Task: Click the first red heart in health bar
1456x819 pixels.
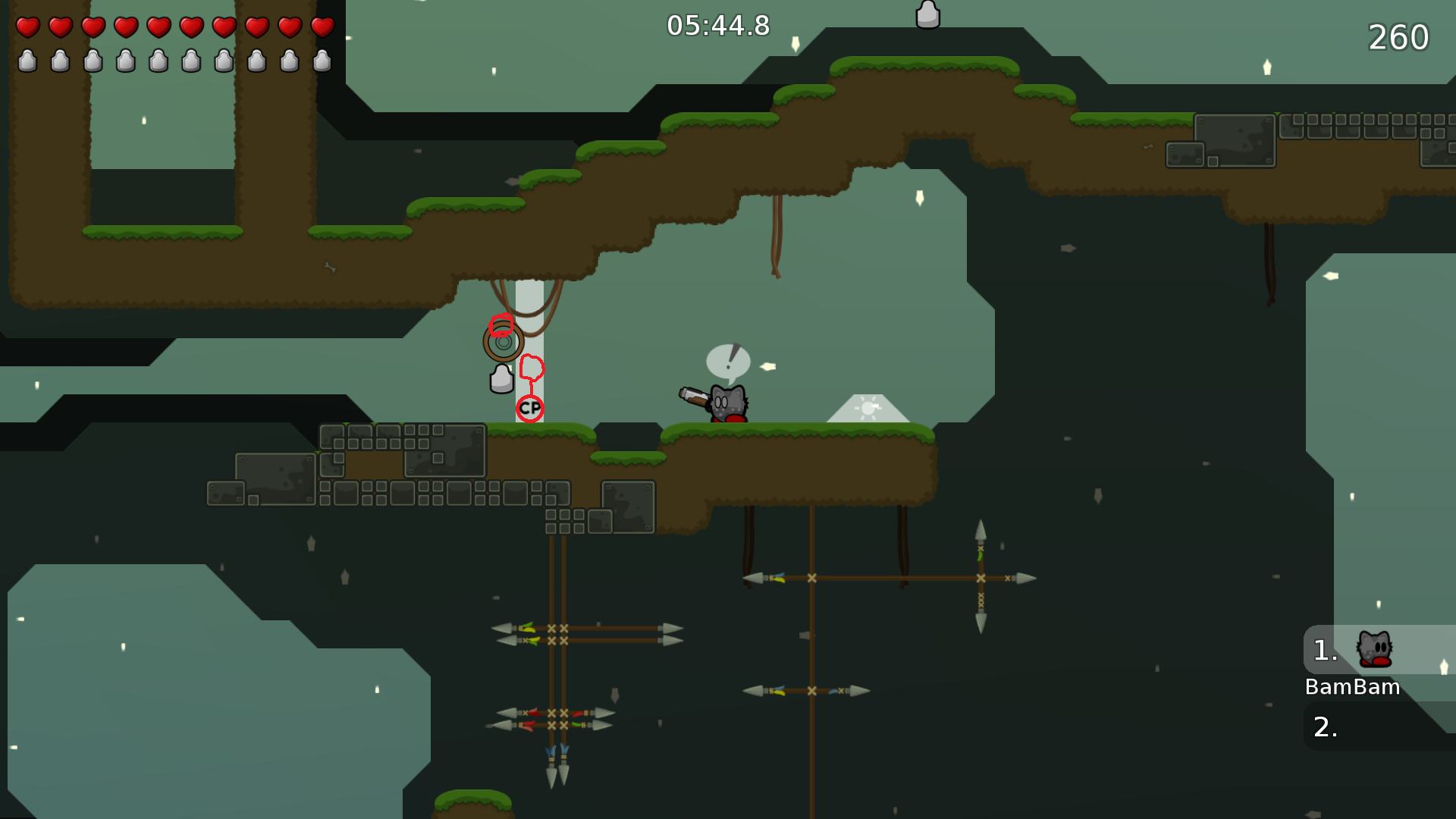Action: [x=27, y=28]
